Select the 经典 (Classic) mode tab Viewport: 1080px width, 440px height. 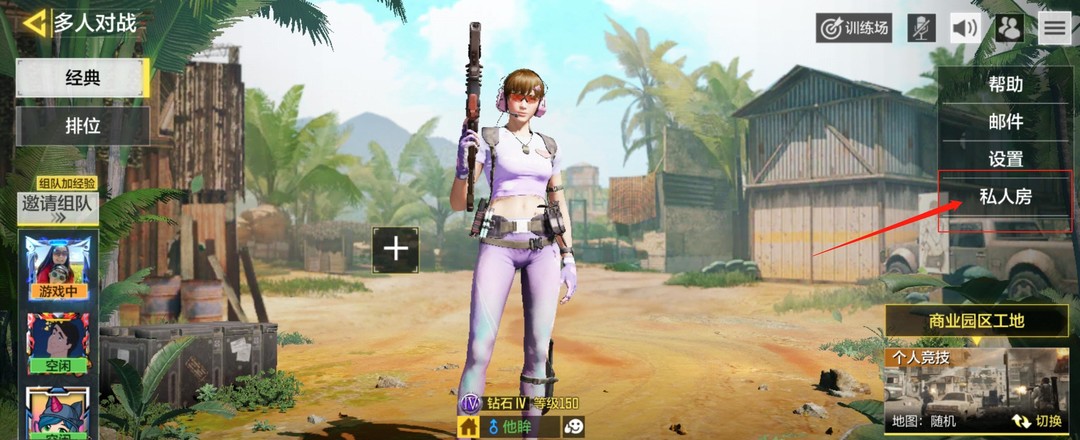pos(83,78)
